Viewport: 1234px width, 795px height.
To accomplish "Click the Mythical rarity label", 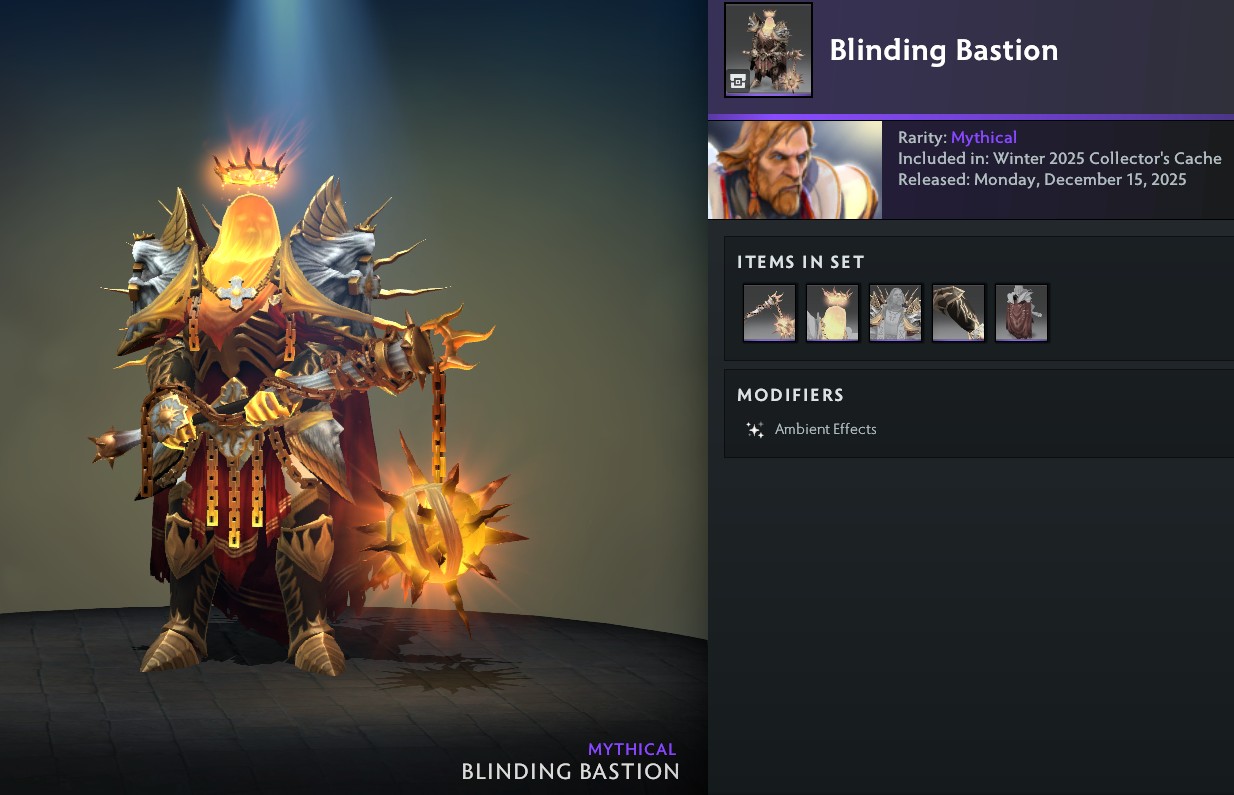I will click(x=983, y=137).
